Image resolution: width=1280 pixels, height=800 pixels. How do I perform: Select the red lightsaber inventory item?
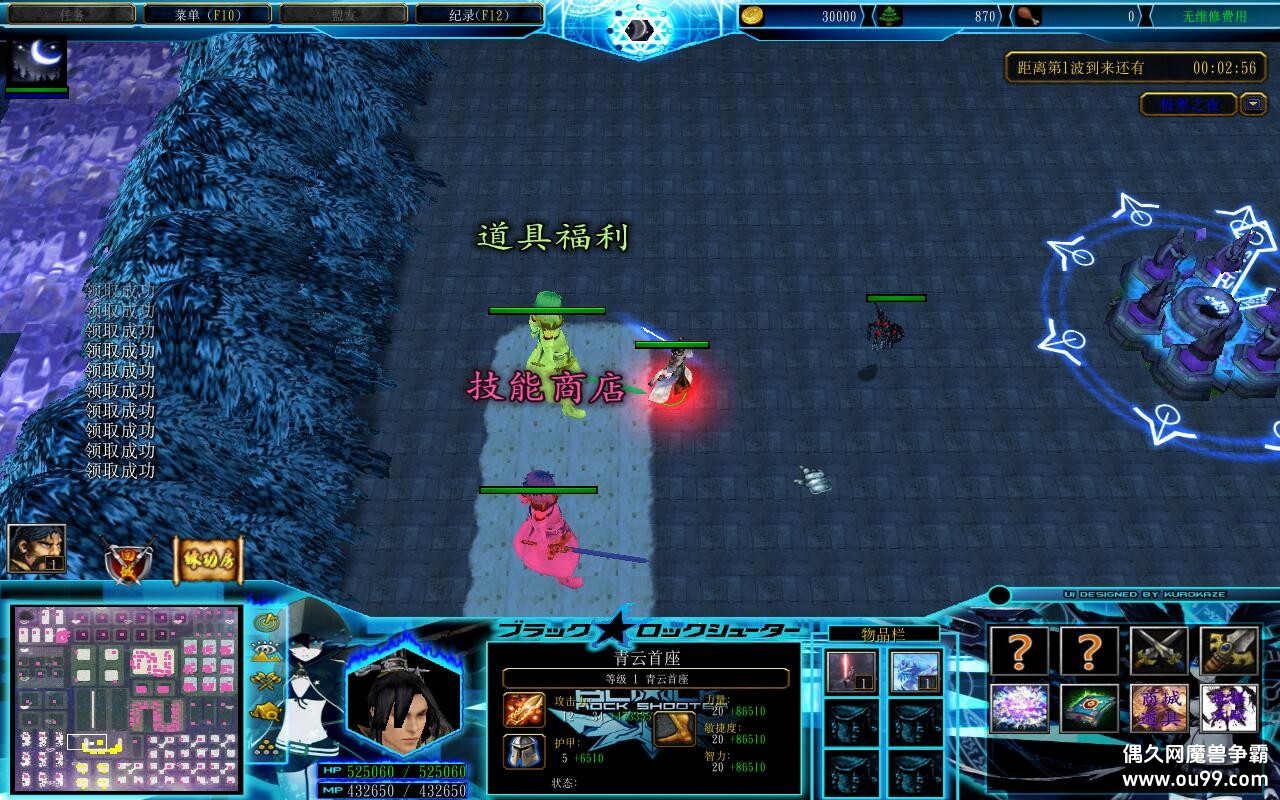(852, 671)
